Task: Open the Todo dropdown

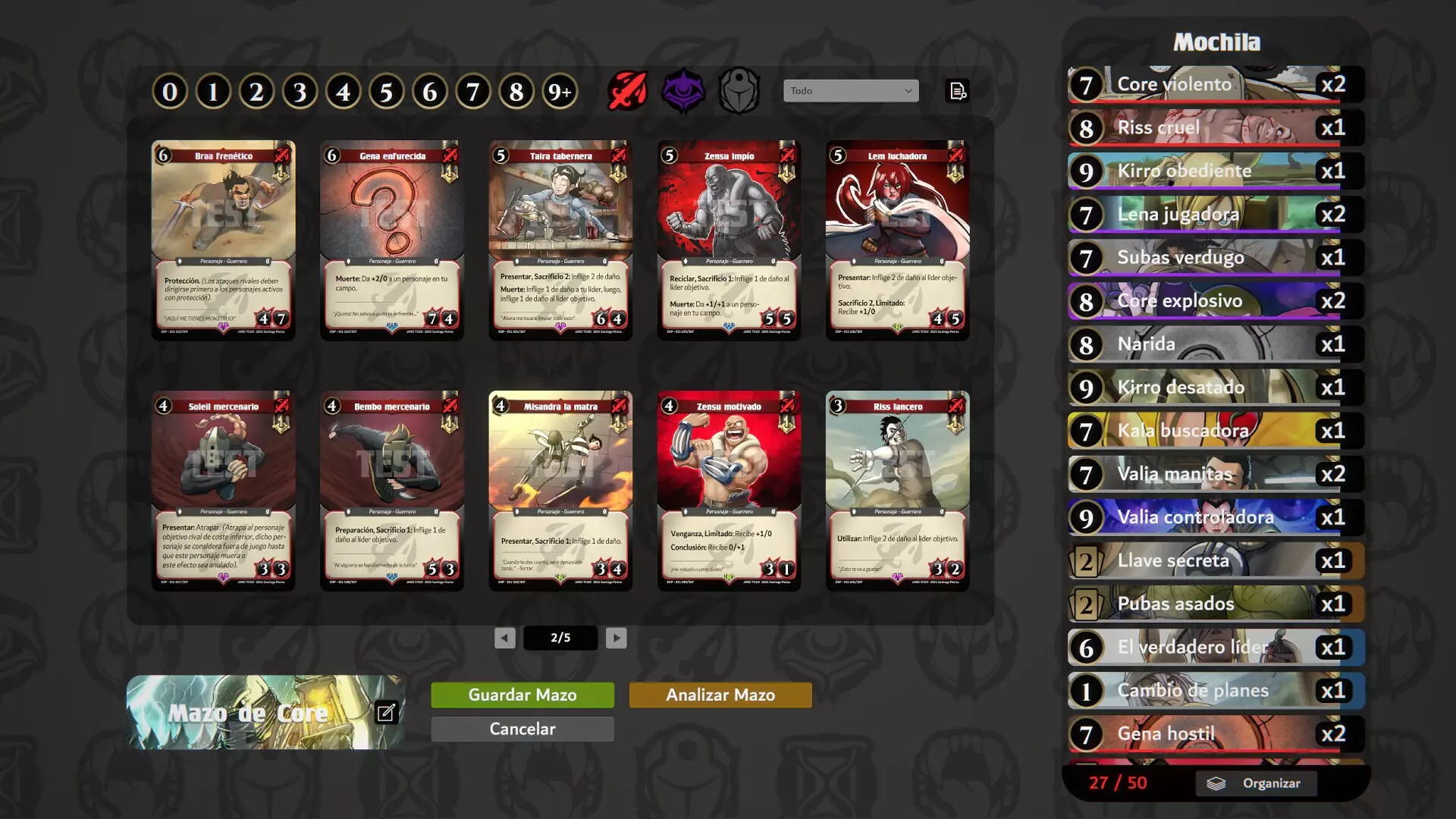Action: point(849,90)
